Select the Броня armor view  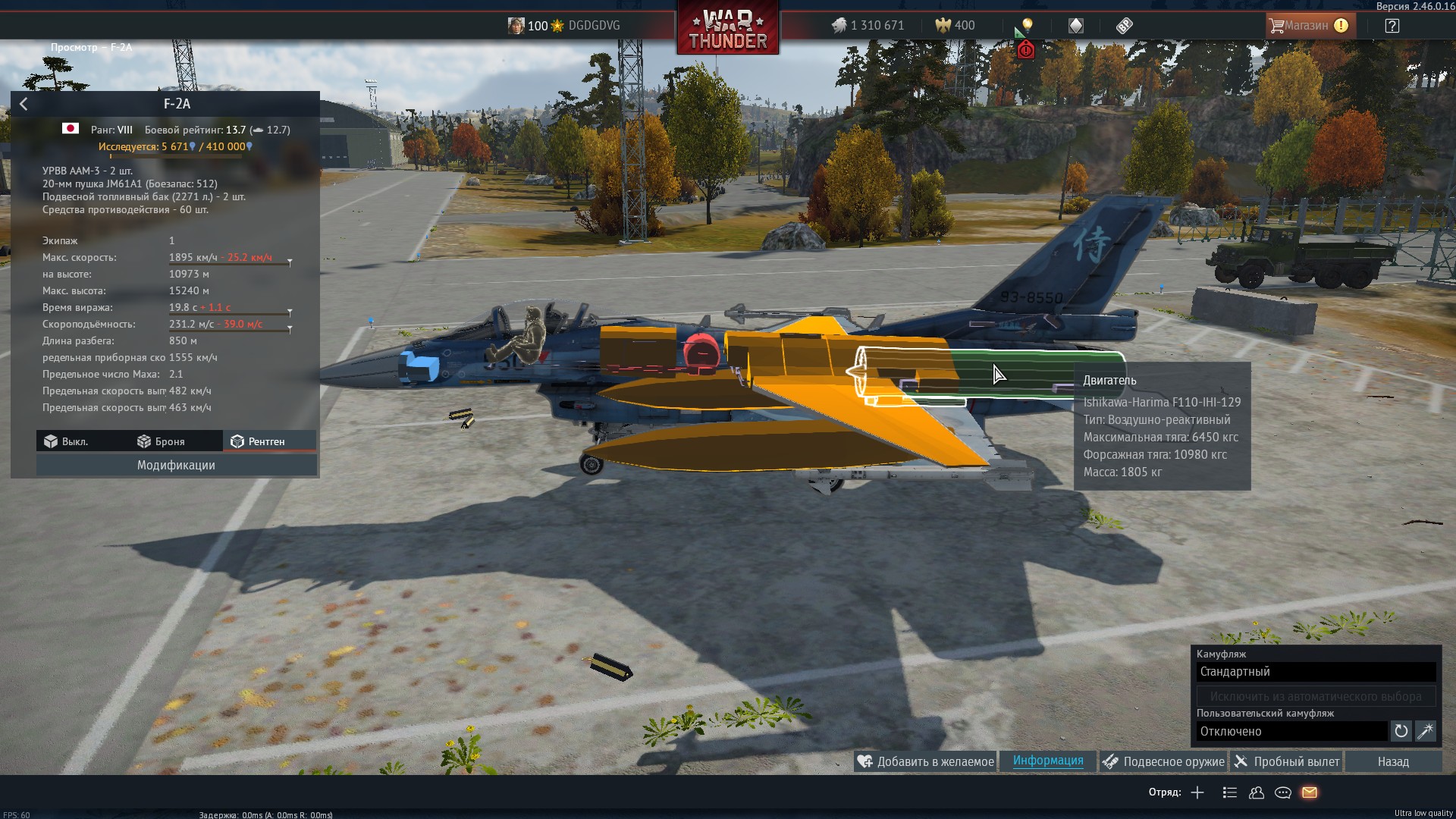pos(161,441)
